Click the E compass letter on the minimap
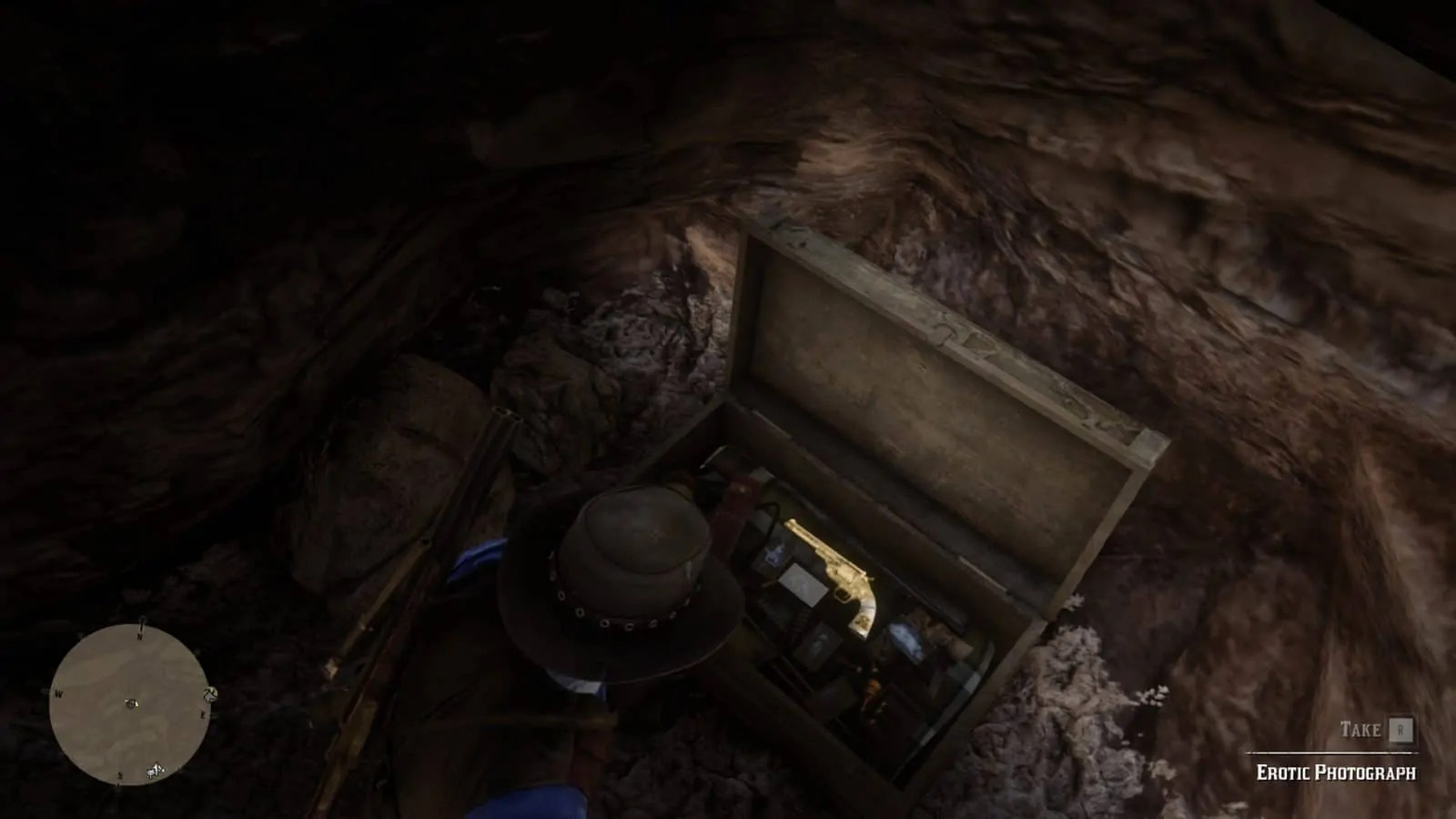This screenshot has width=1456, height=819. 203,713
